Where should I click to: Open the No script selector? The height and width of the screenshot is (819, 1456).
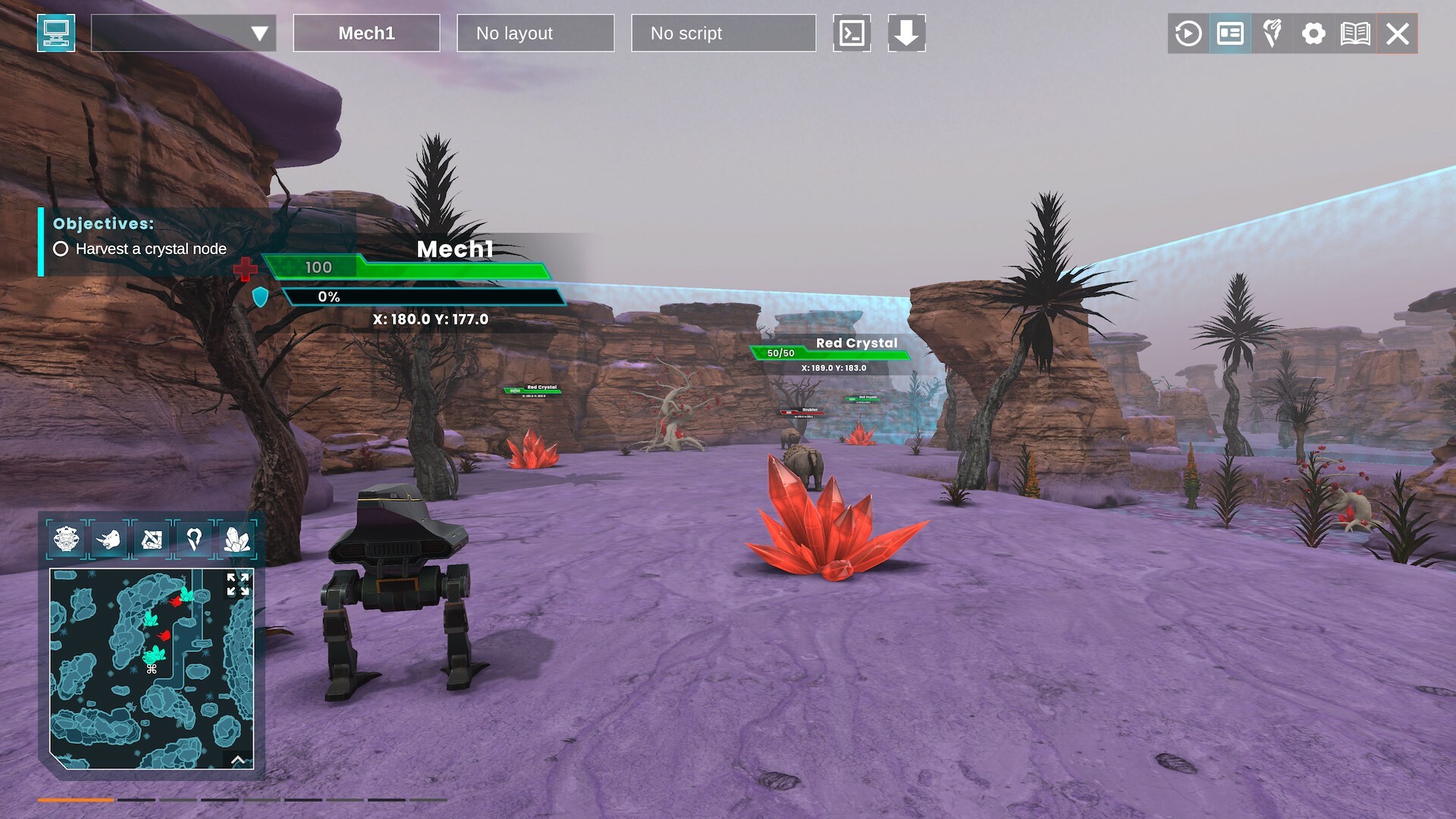click(722, 33)
